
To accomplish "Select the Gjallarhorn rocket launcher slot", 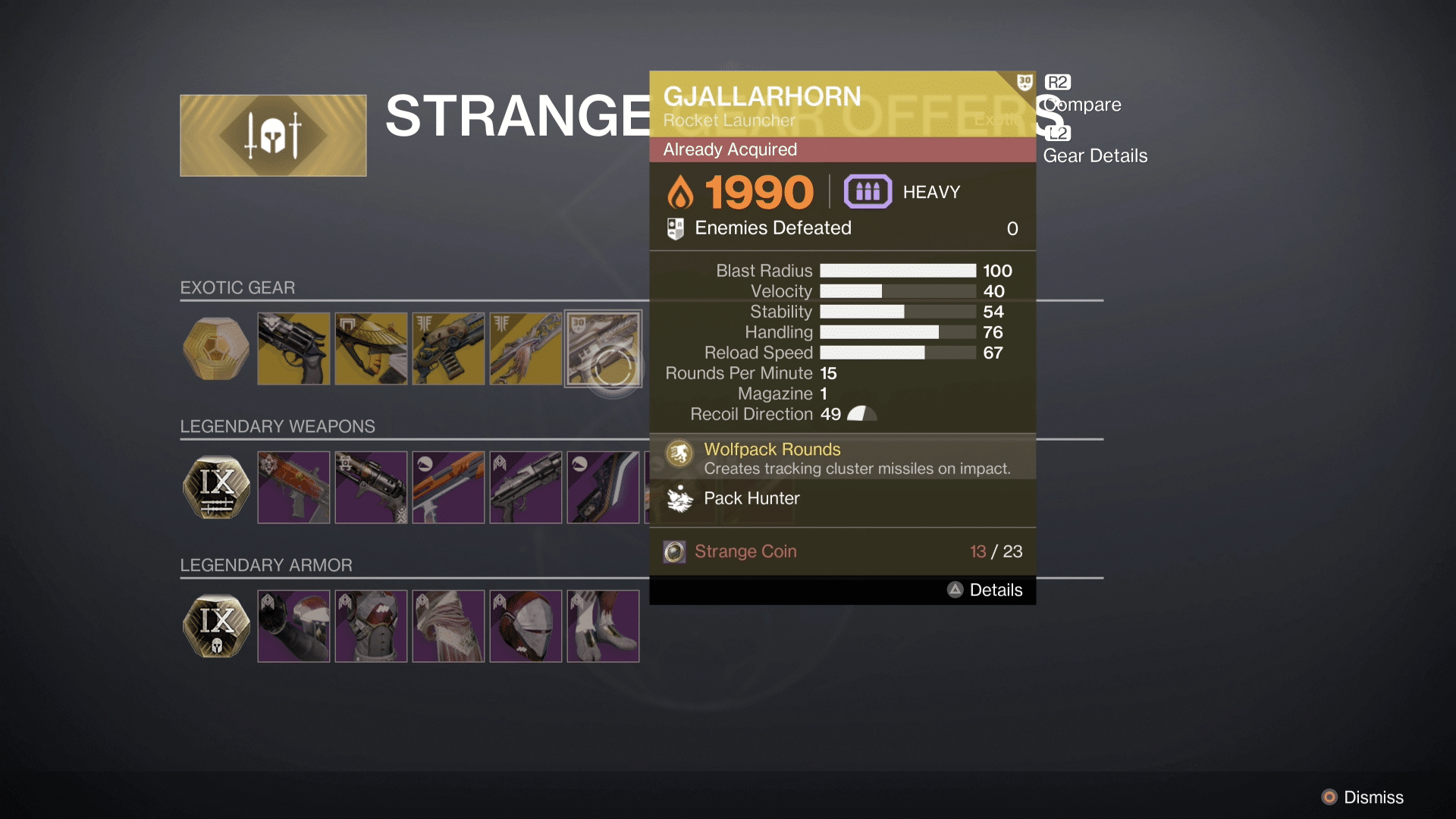I will click(603, 349).
